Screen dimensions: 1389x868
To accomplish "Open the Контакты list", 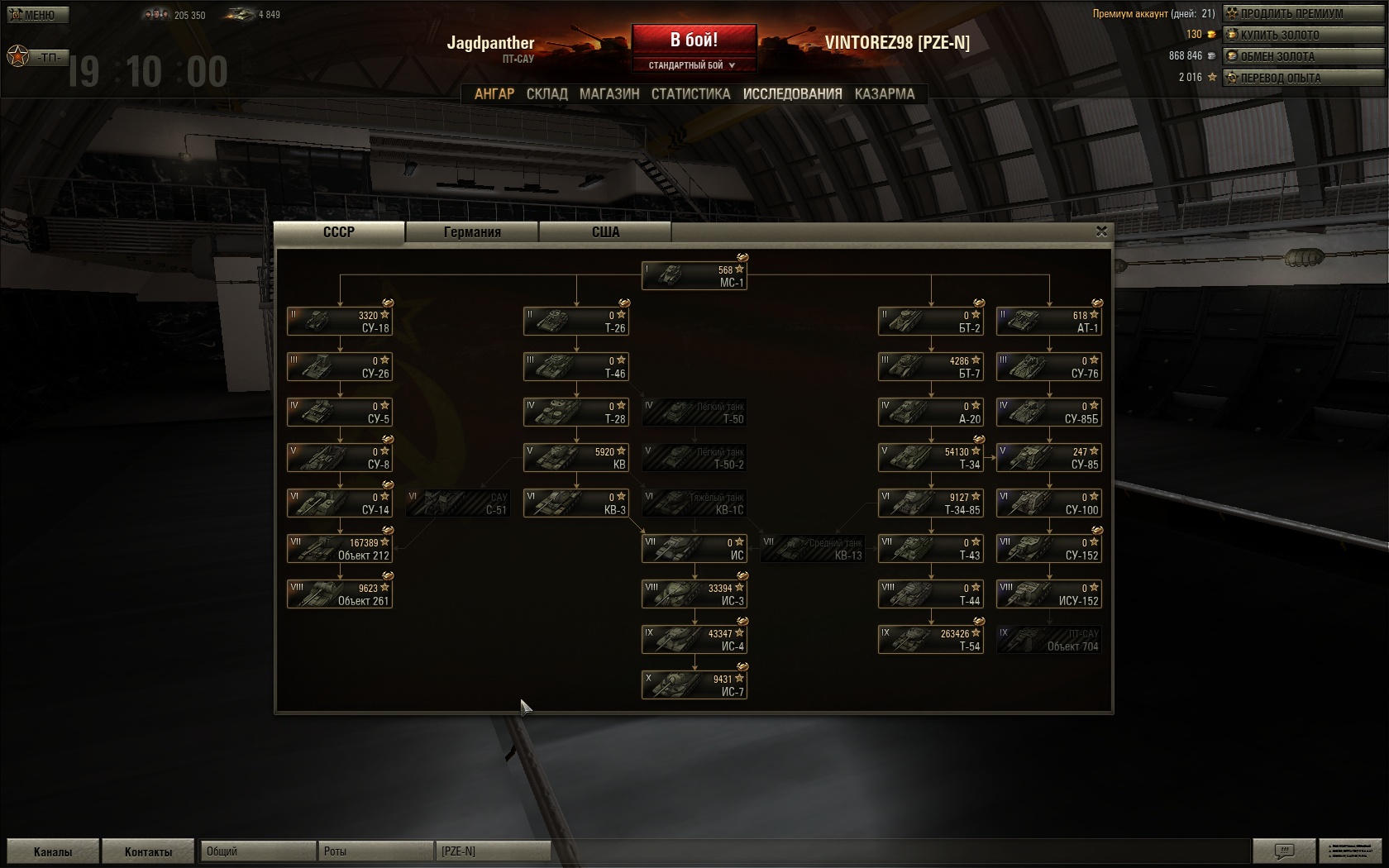I will coord(148,851).
